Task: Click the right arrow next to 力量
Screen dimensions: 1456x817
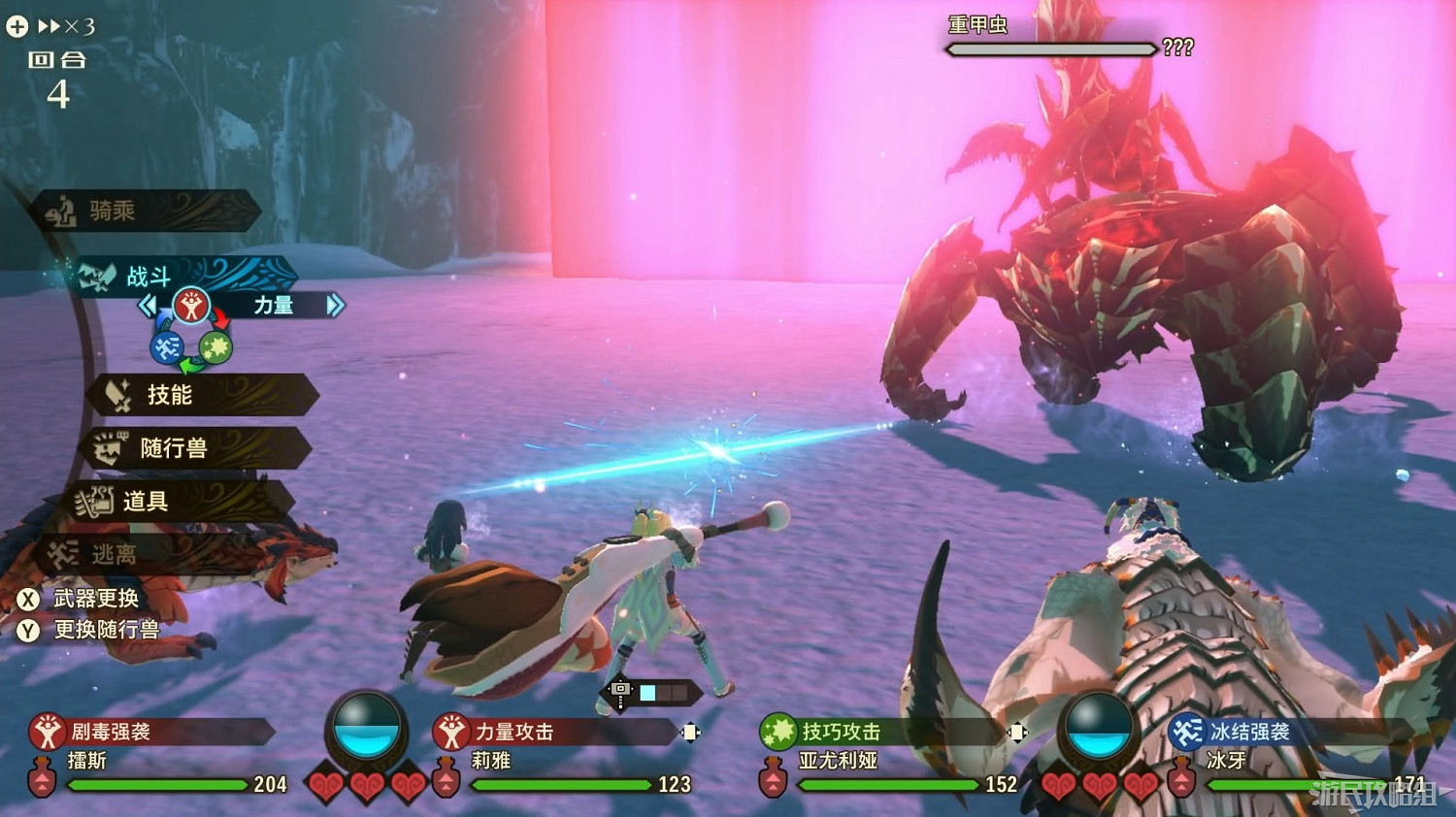Action: 335,306
